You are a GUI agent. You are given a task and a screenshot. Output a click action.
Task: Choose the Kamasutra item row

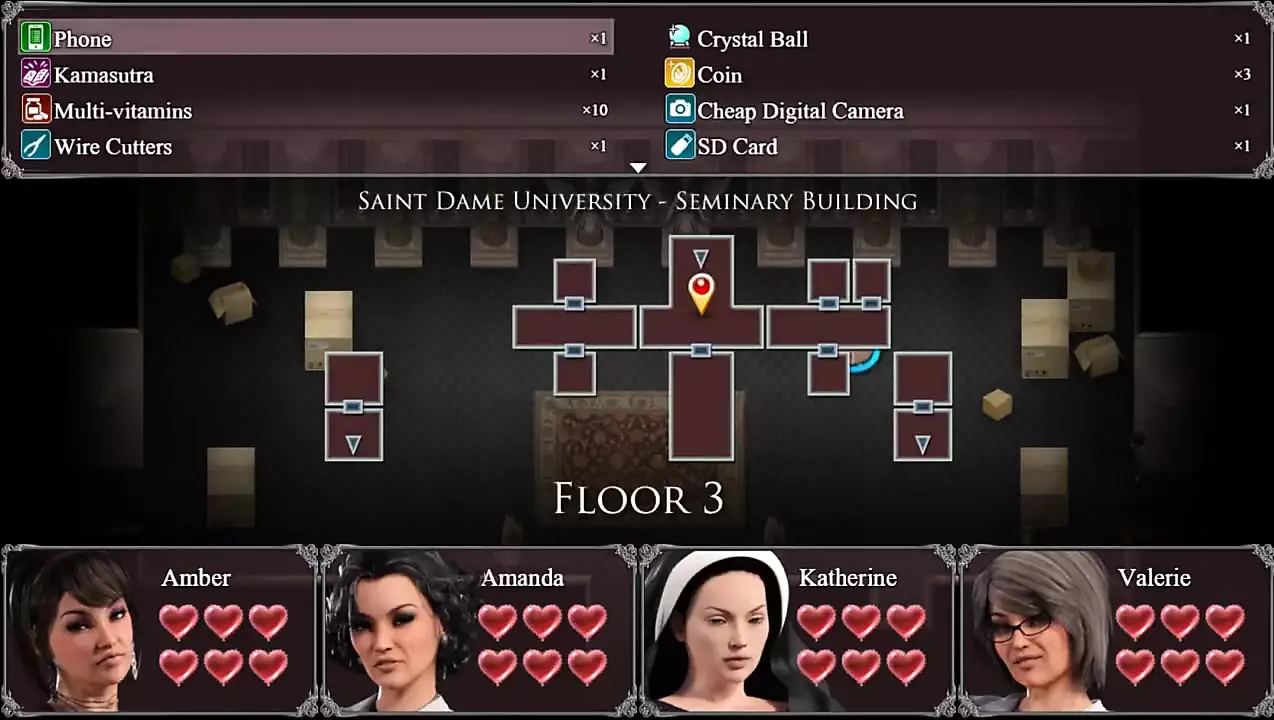[315, 75]
